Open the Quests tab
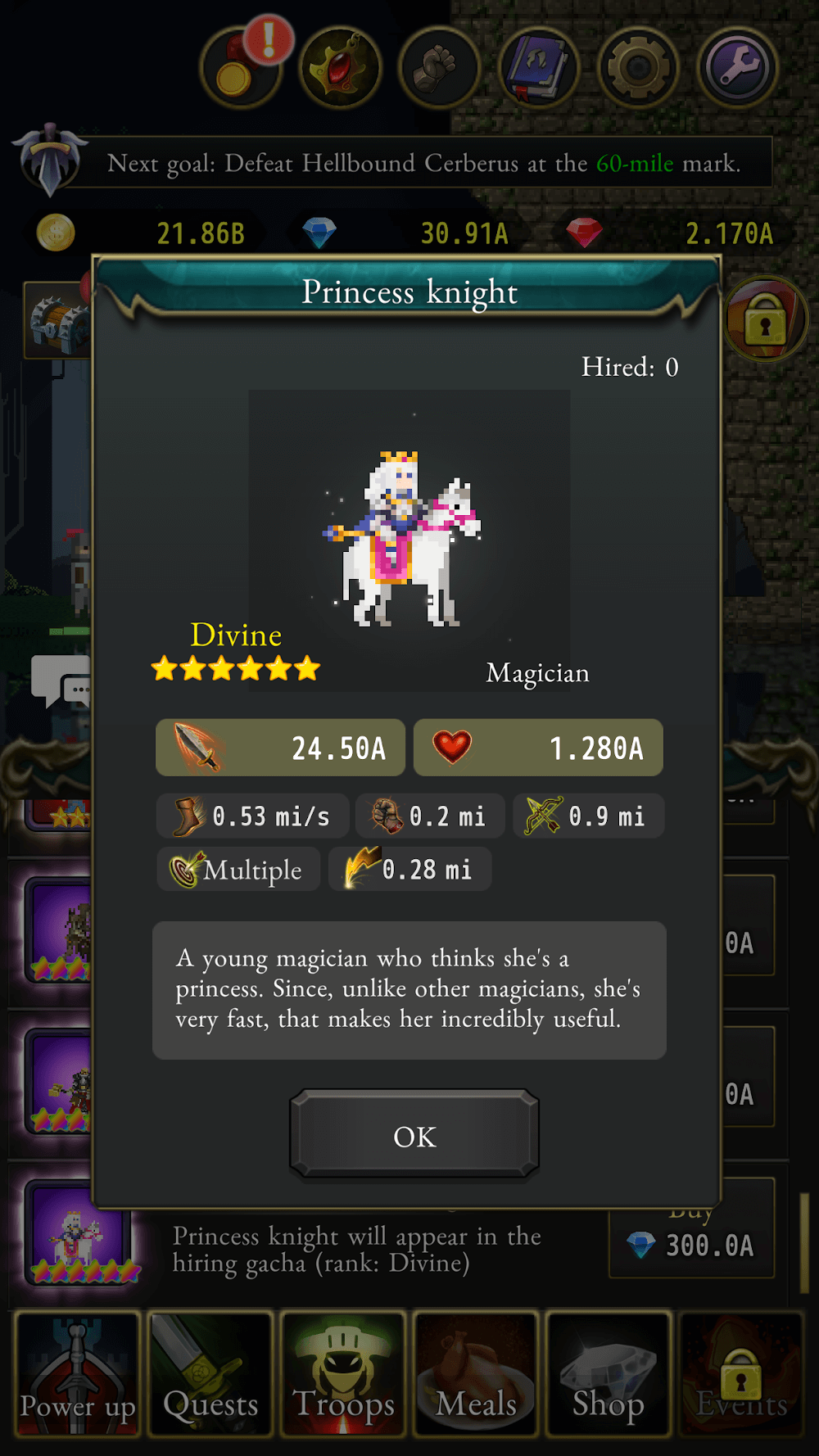This screenshot has height=1456, width=819. point(210,1374)
